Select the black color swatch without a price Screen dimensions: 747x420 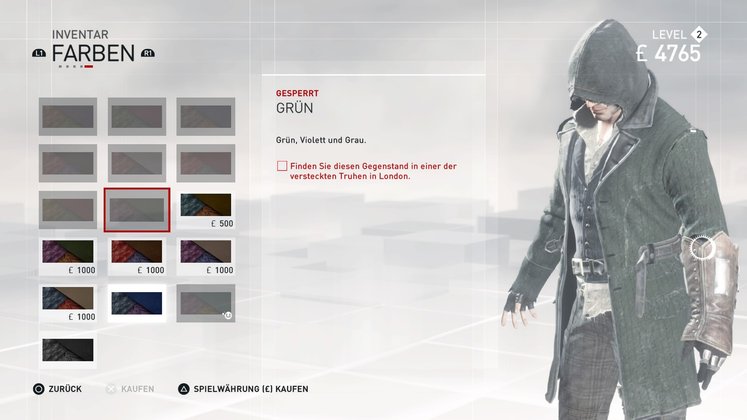(68, 349)
